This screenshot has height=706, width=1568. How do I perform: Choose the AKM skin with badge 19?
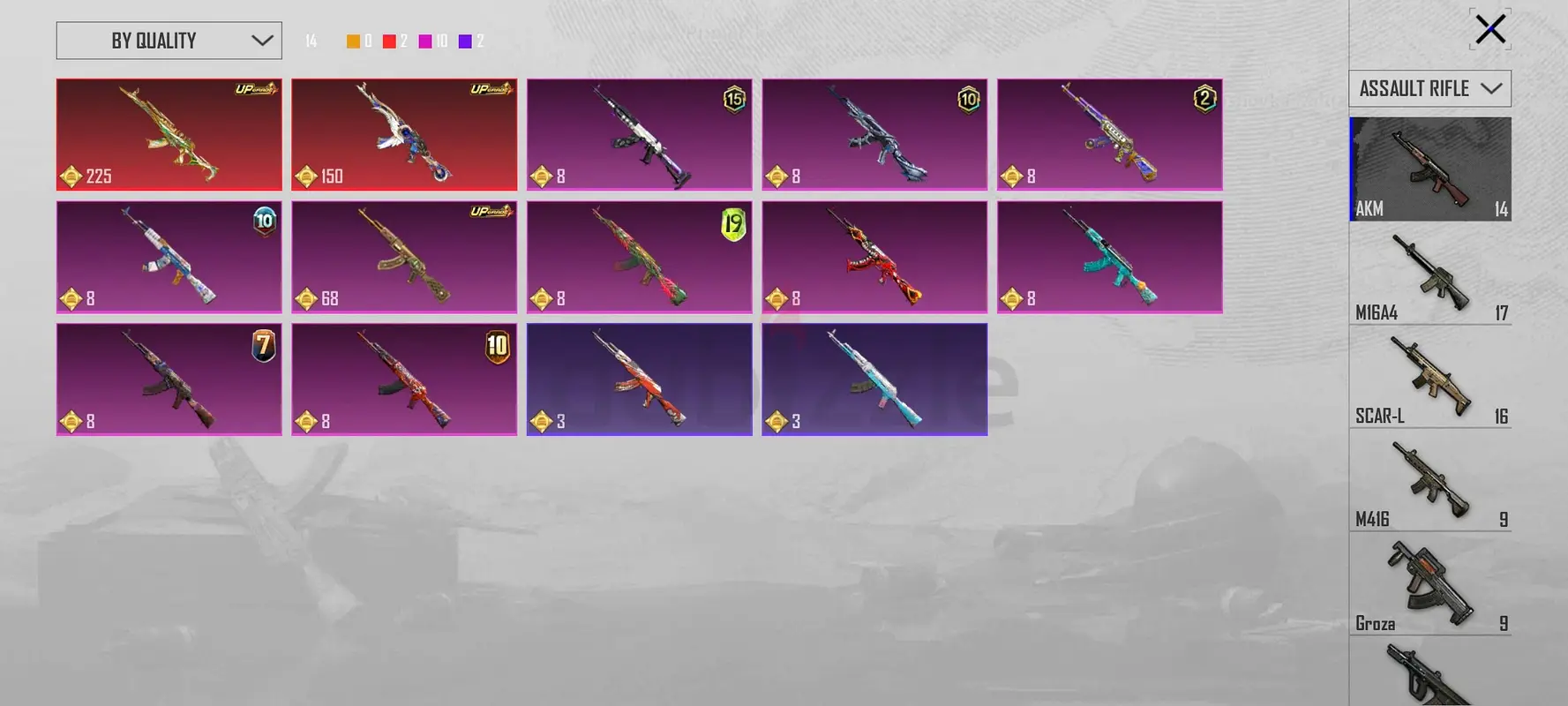coord(639,257)
